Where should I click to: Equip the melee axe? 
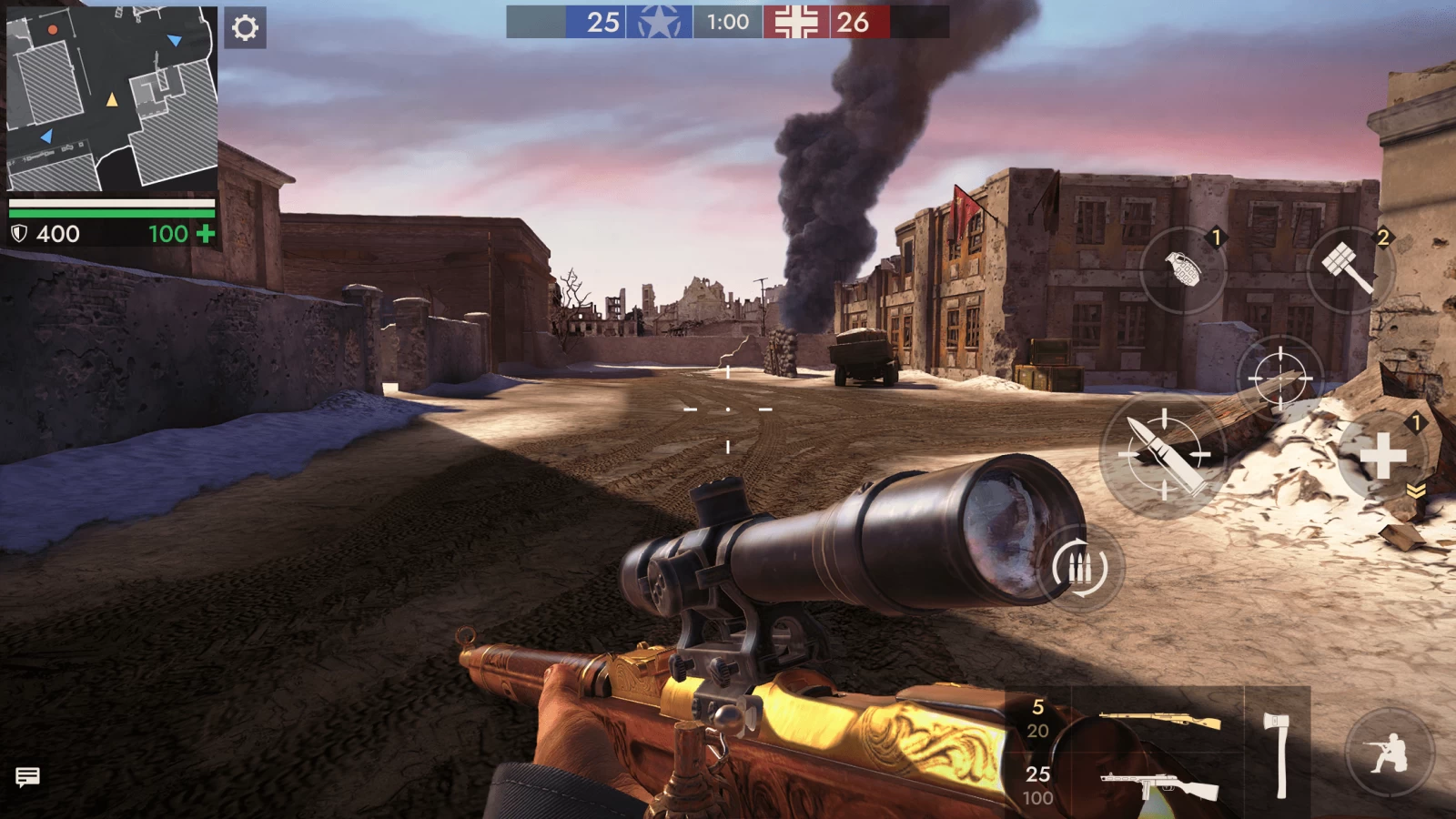[x=1278, y=754]
